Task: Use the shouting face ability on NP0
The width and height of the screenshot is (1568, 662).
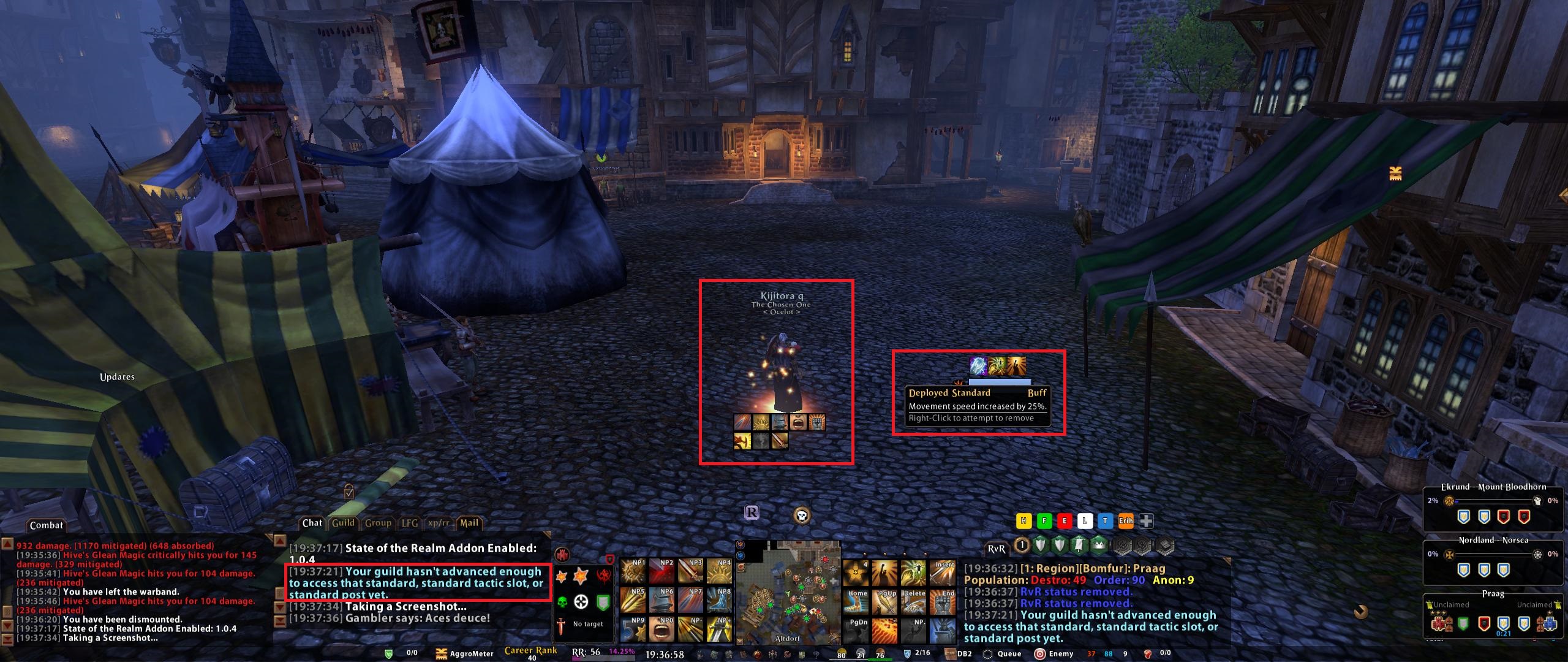Action: point(661,630)
